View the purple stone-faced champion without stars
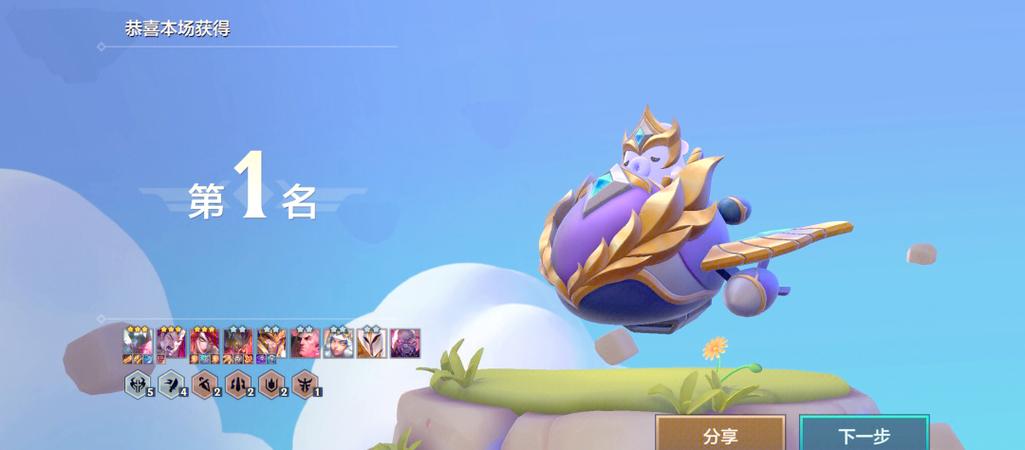Viewport: 1025px width, 450px height. tap(405, 343)
